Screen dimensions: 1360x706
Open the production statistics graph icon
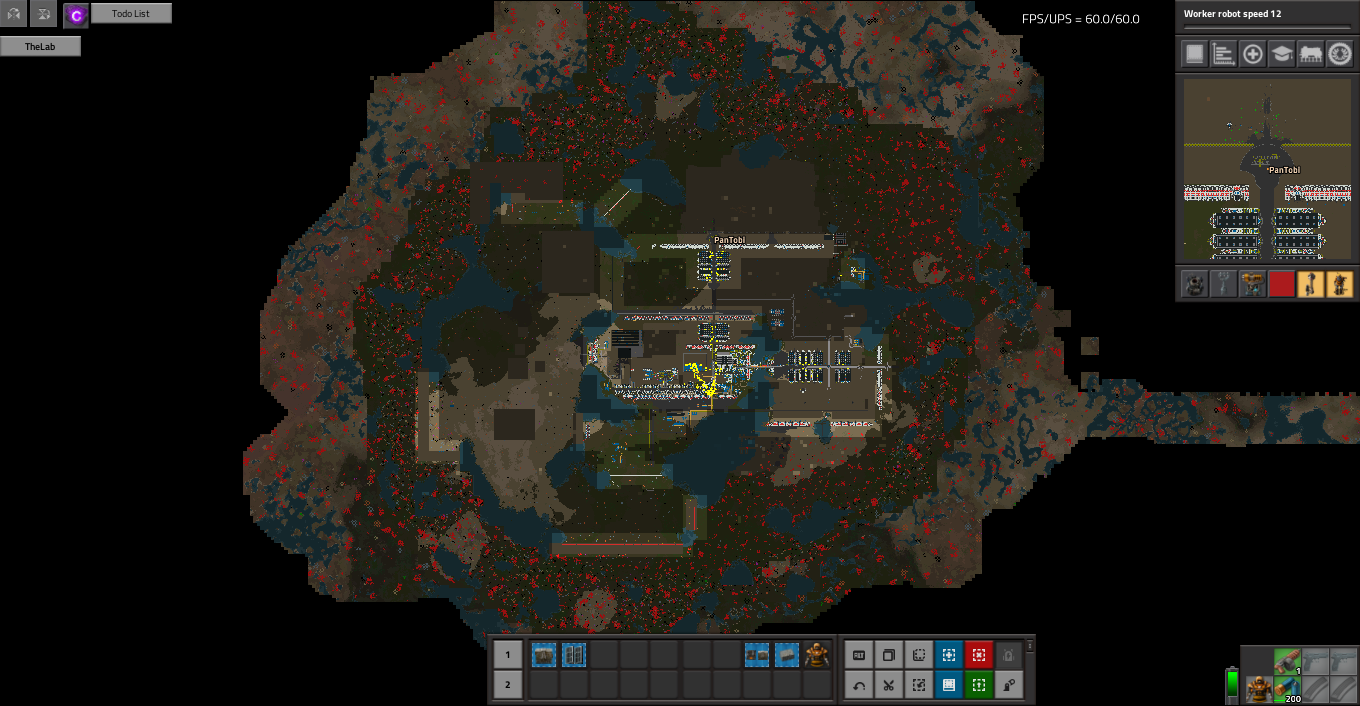[x=1223, y=54]
